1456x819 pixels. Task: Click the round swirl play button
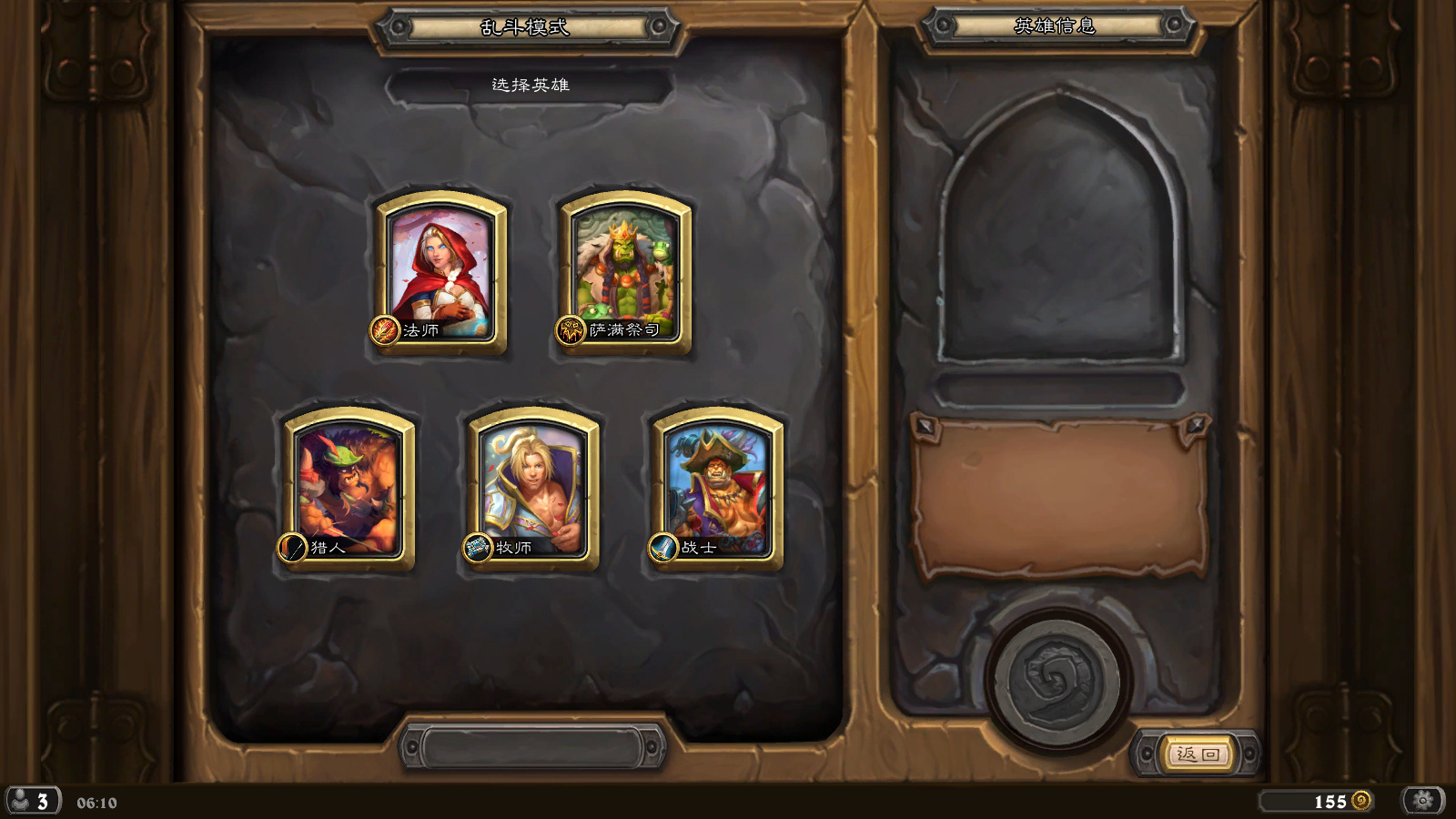click(x=1057, y=682)
